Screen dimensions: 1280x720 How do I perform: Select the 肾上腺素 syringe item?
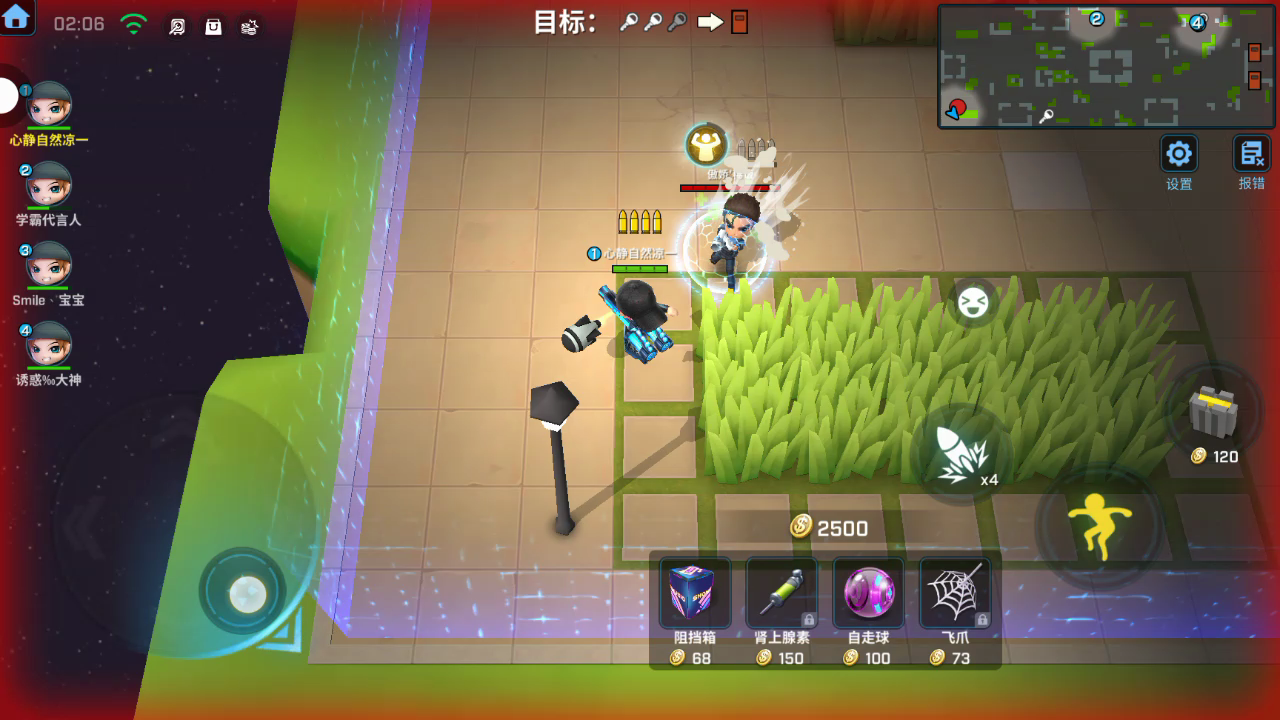(x=781, y=593)
